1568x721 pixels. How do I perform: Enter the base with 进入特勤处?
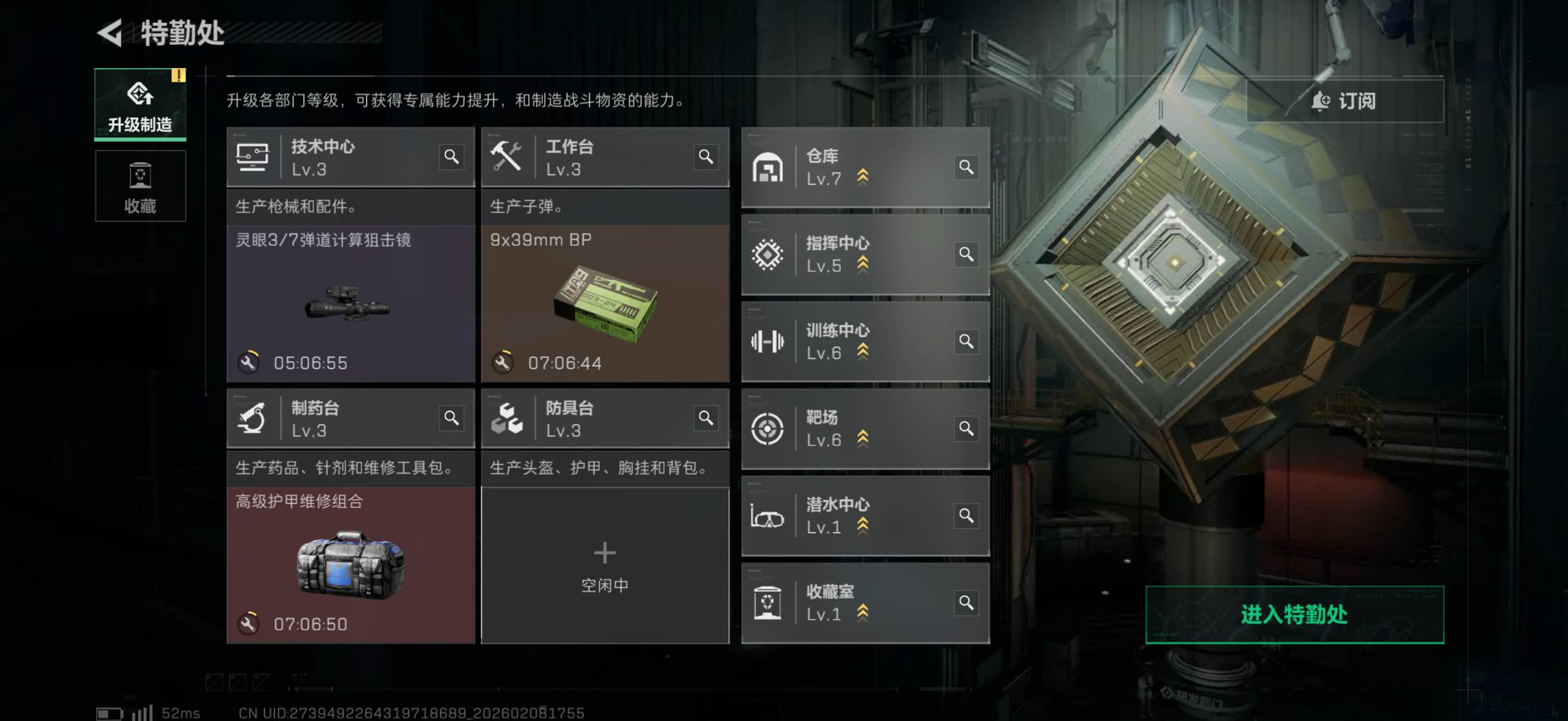[x=1294, y=615]
